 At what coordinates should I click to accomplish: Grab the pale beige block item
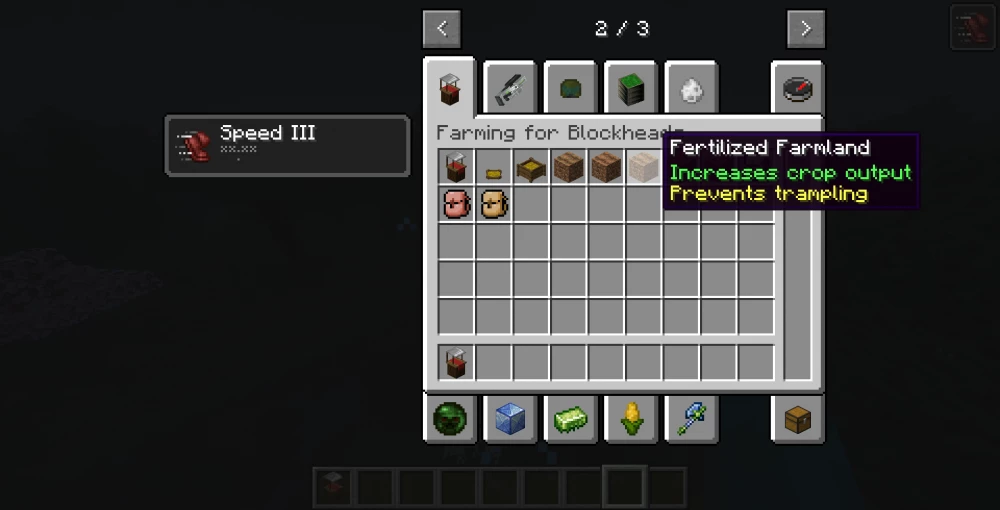pyautogui.click(x=643, y=167)
